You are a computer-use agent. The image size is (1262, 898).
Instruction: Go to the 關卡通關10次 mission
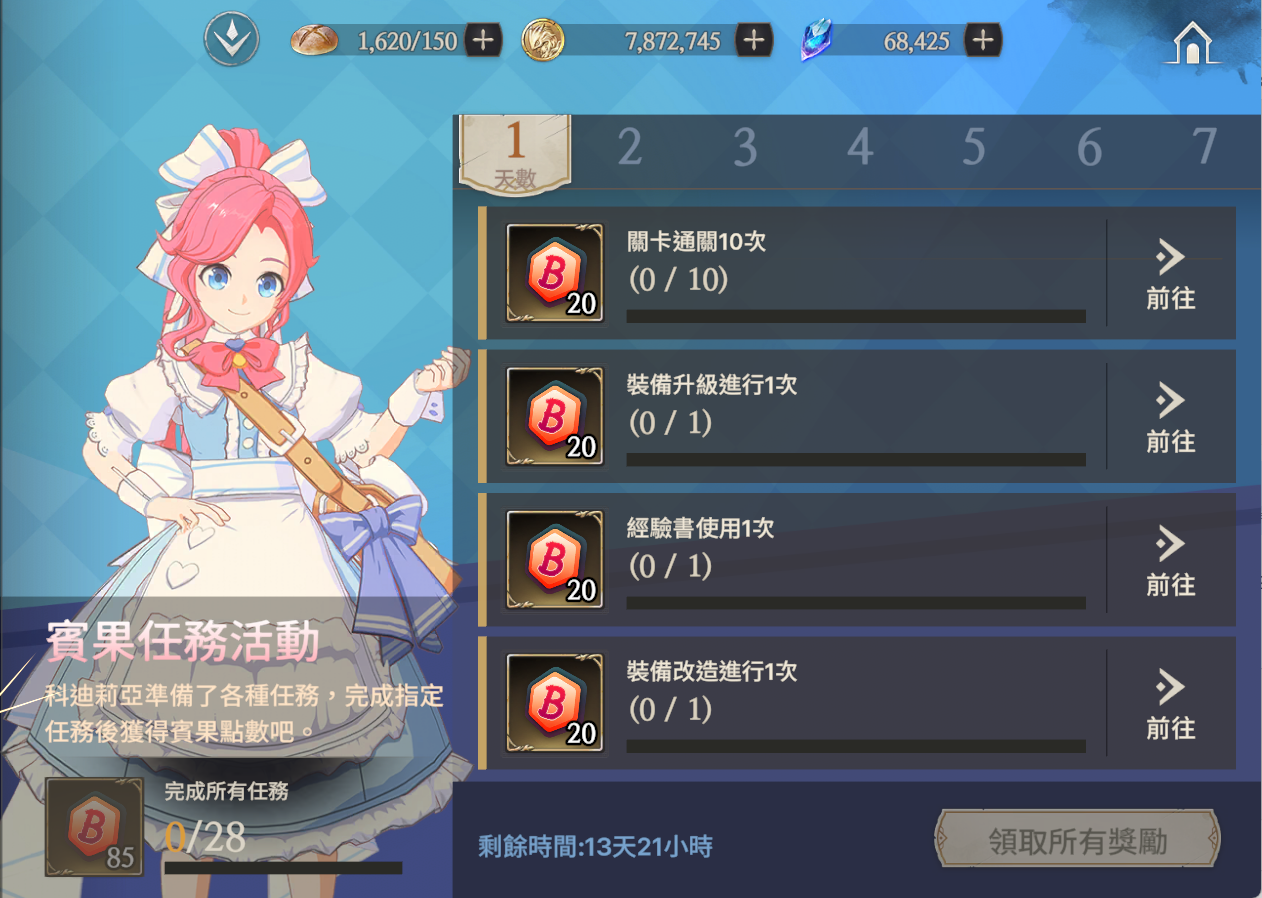pos(1170,273)
